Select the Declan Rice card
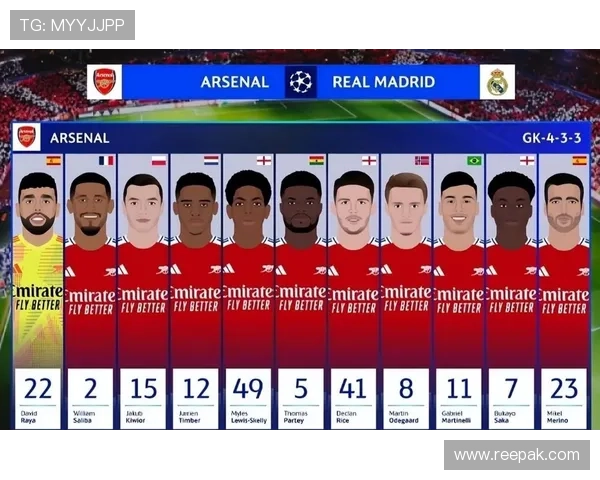 point(354,290)
